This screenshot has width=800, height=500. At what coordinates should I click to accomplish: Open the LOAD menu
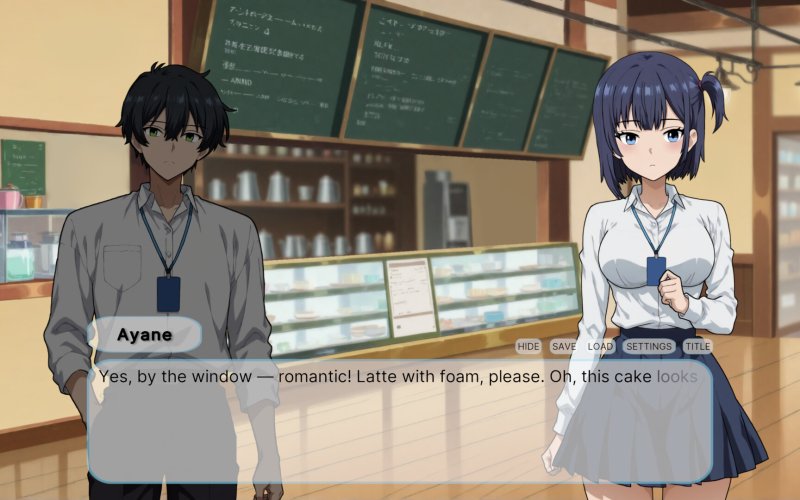[x=600, y=346]
